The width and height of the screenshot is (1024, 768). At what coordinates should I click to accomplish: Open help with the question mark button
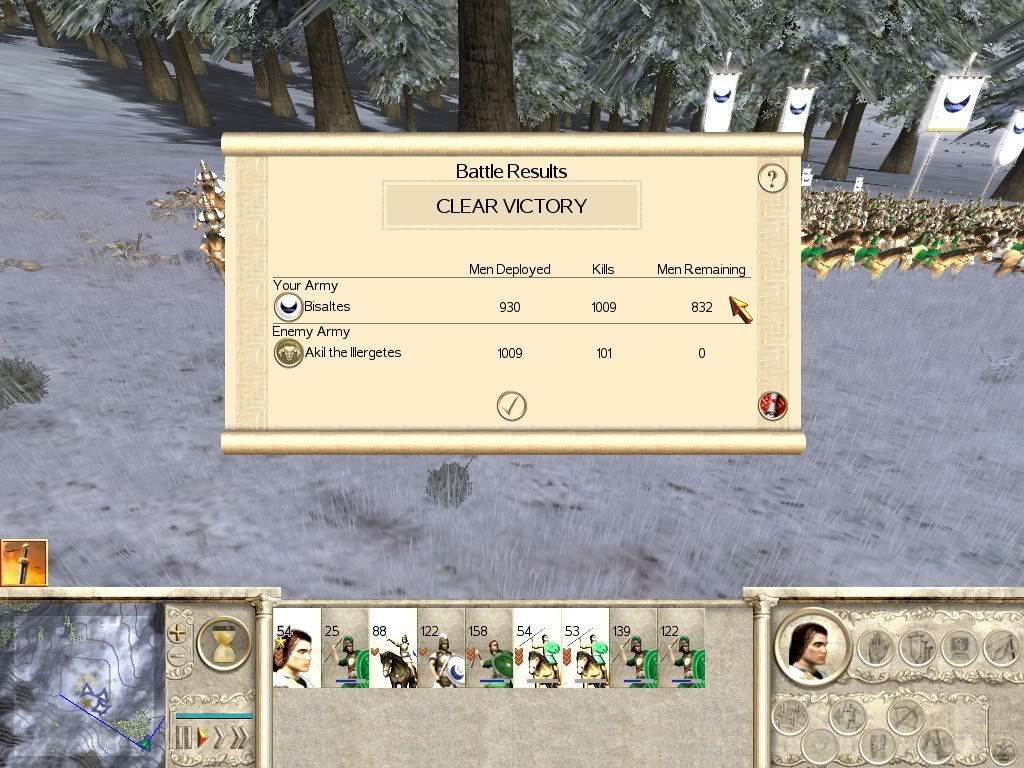[772, 179]
